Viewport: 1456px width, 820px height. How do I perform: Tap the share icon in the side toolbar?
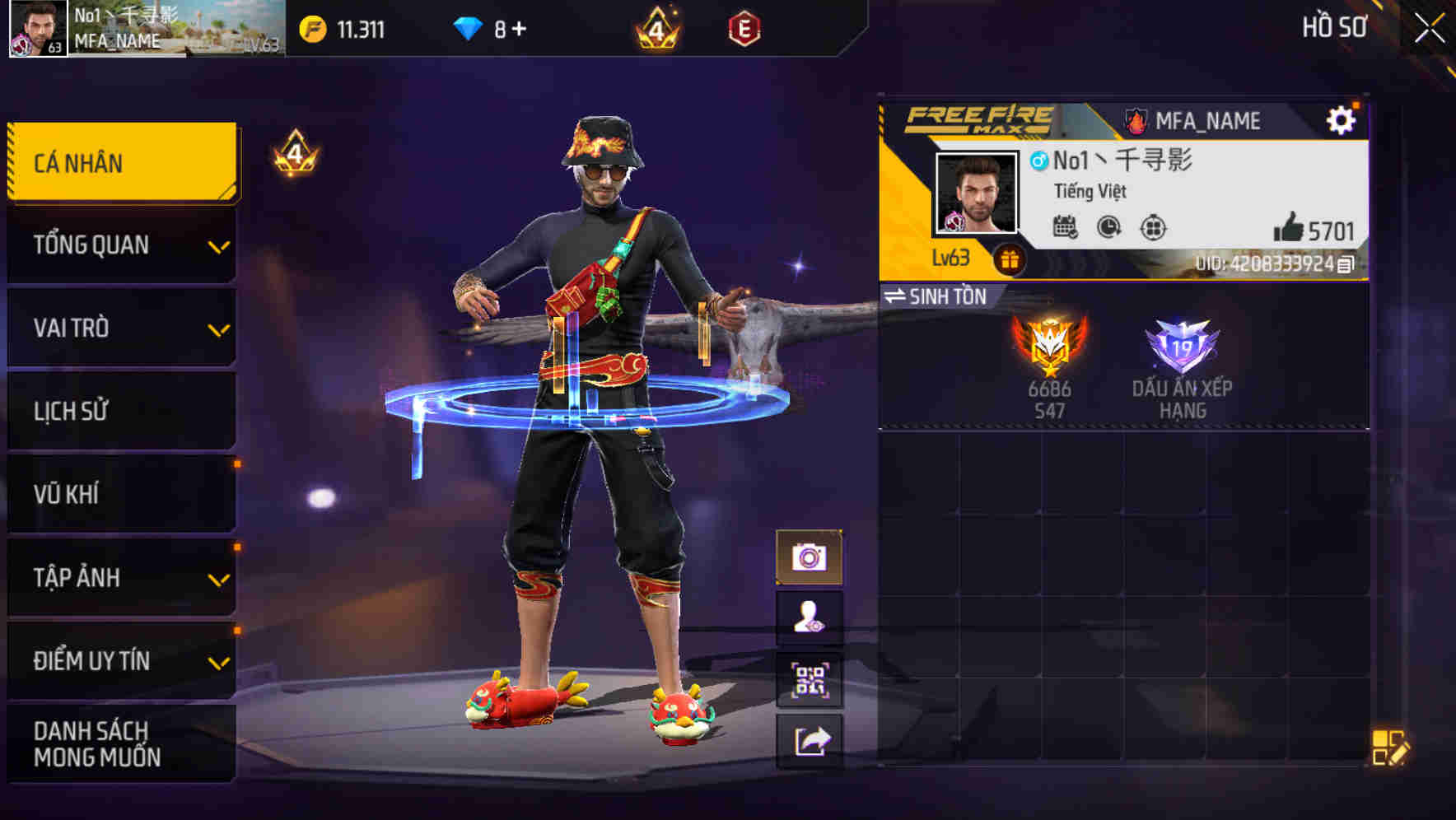point(810,741)
